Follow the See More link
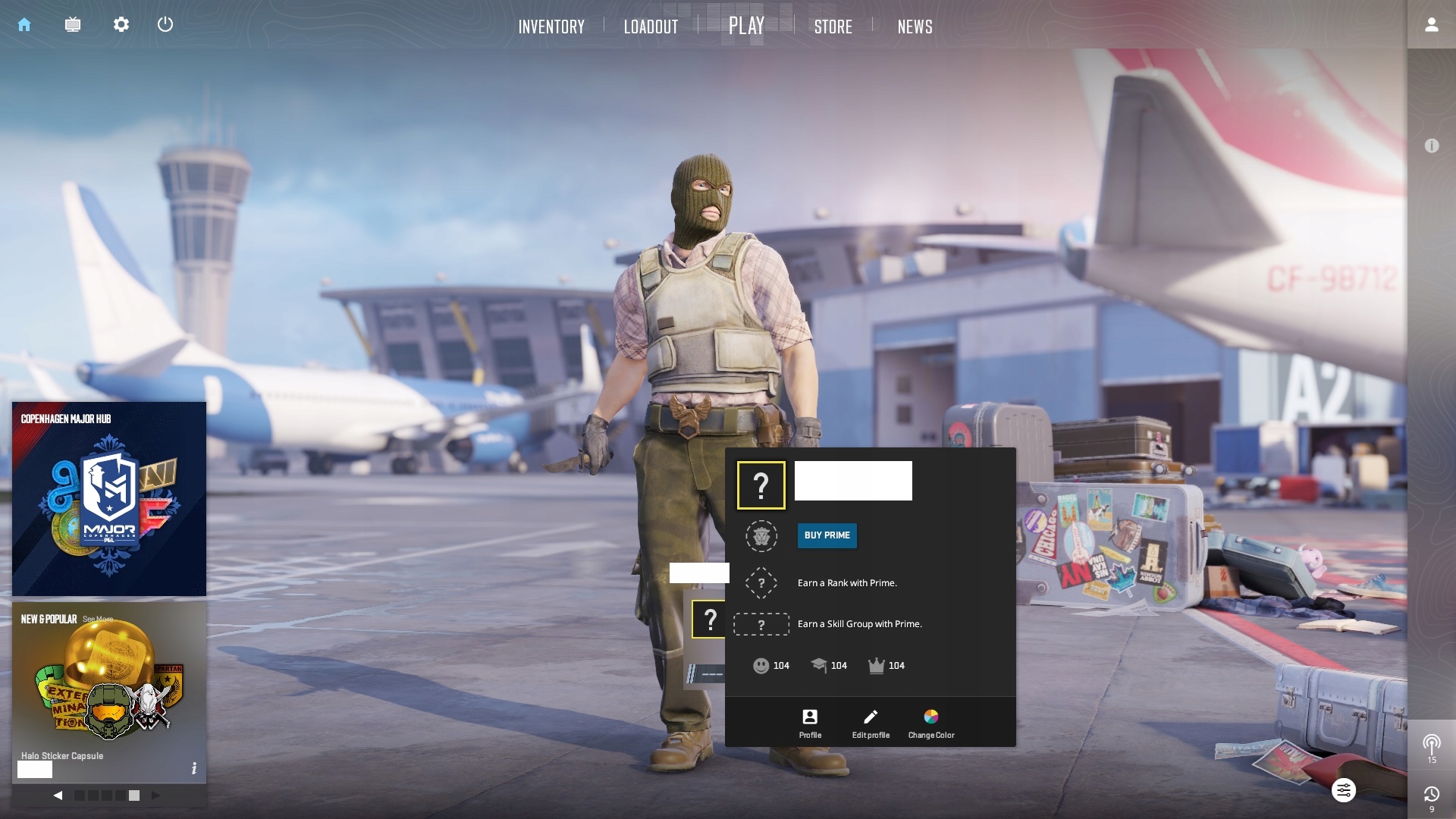1456x819 pixels. pos(98,620)
